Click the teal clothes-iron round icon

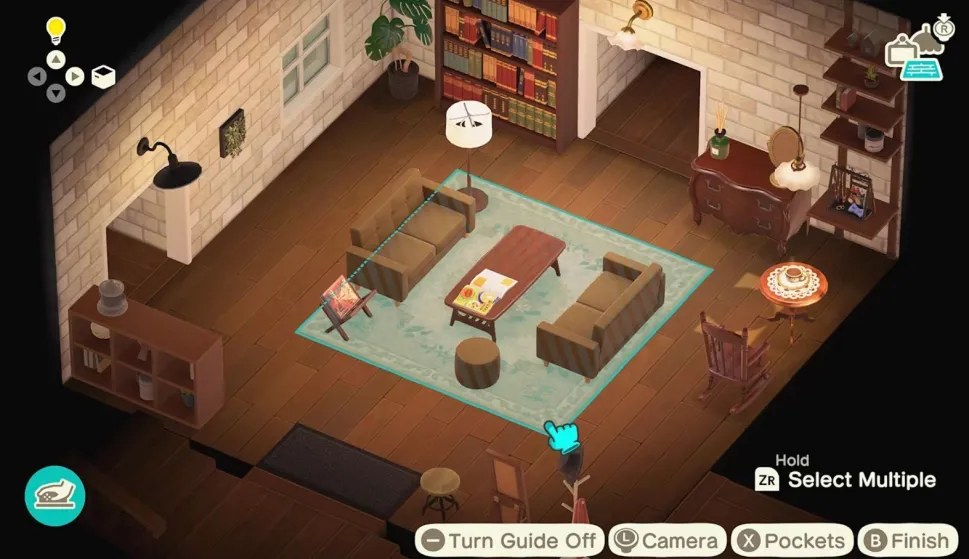[x=55, y=496]
